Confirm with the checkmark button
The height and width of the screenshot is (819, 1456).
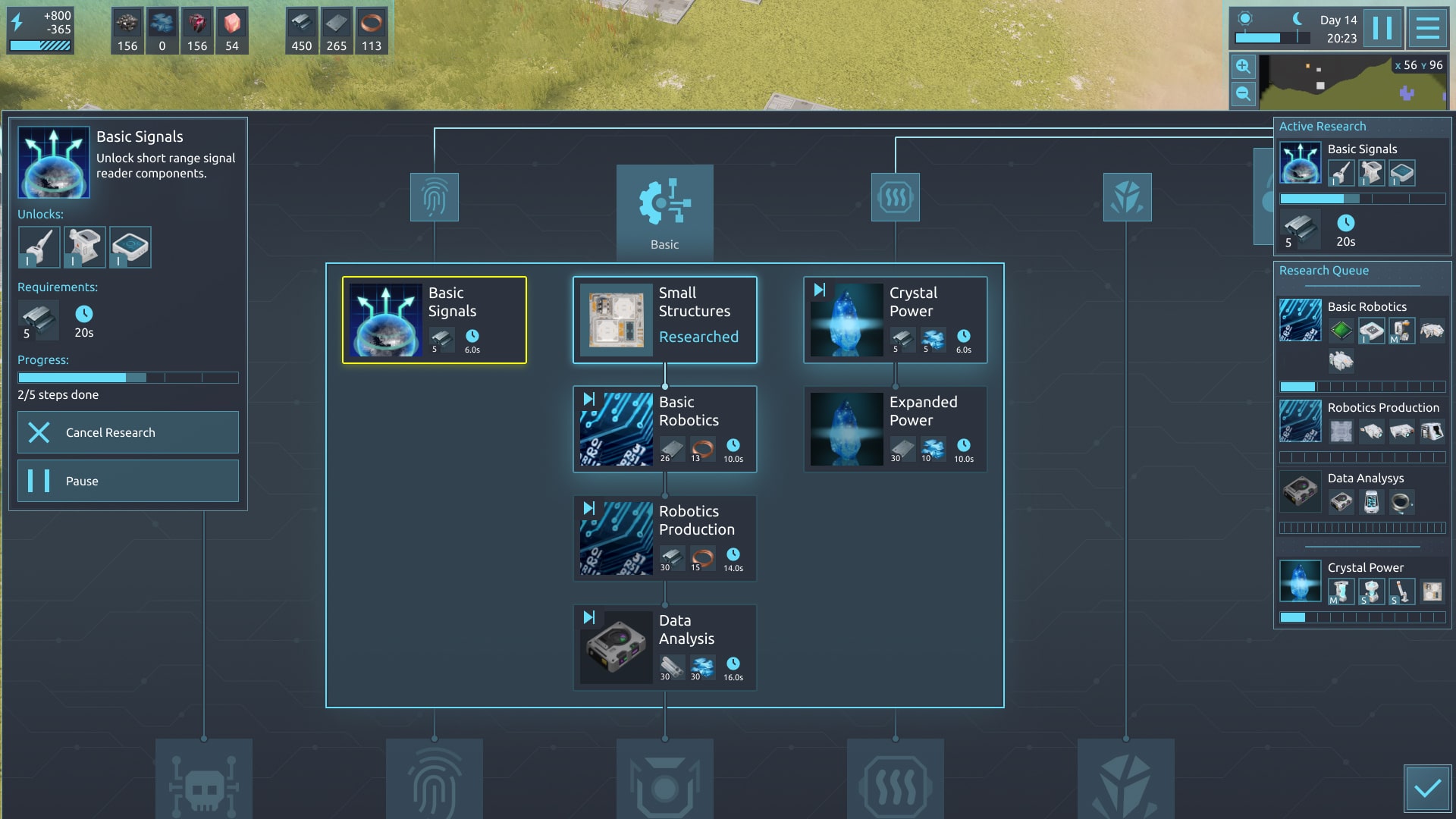[1427, 789]
